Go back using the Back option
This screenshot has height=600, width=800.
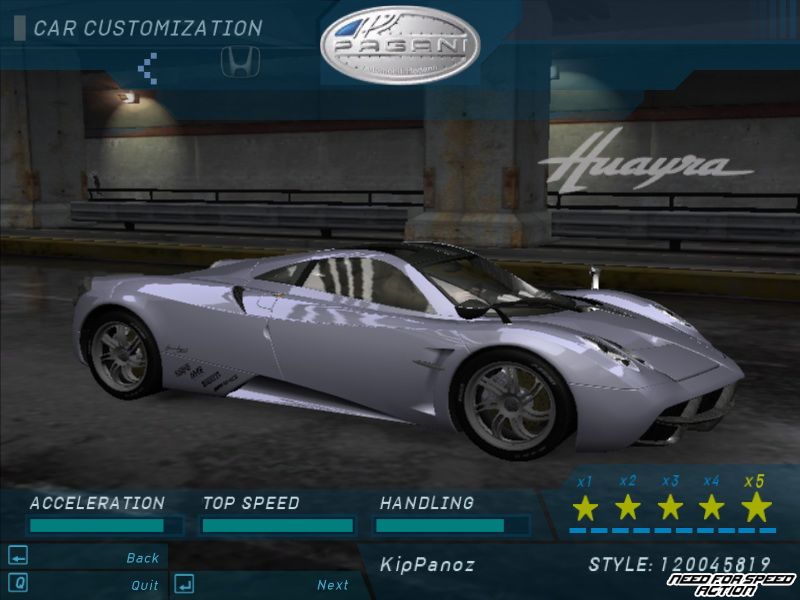142,558
